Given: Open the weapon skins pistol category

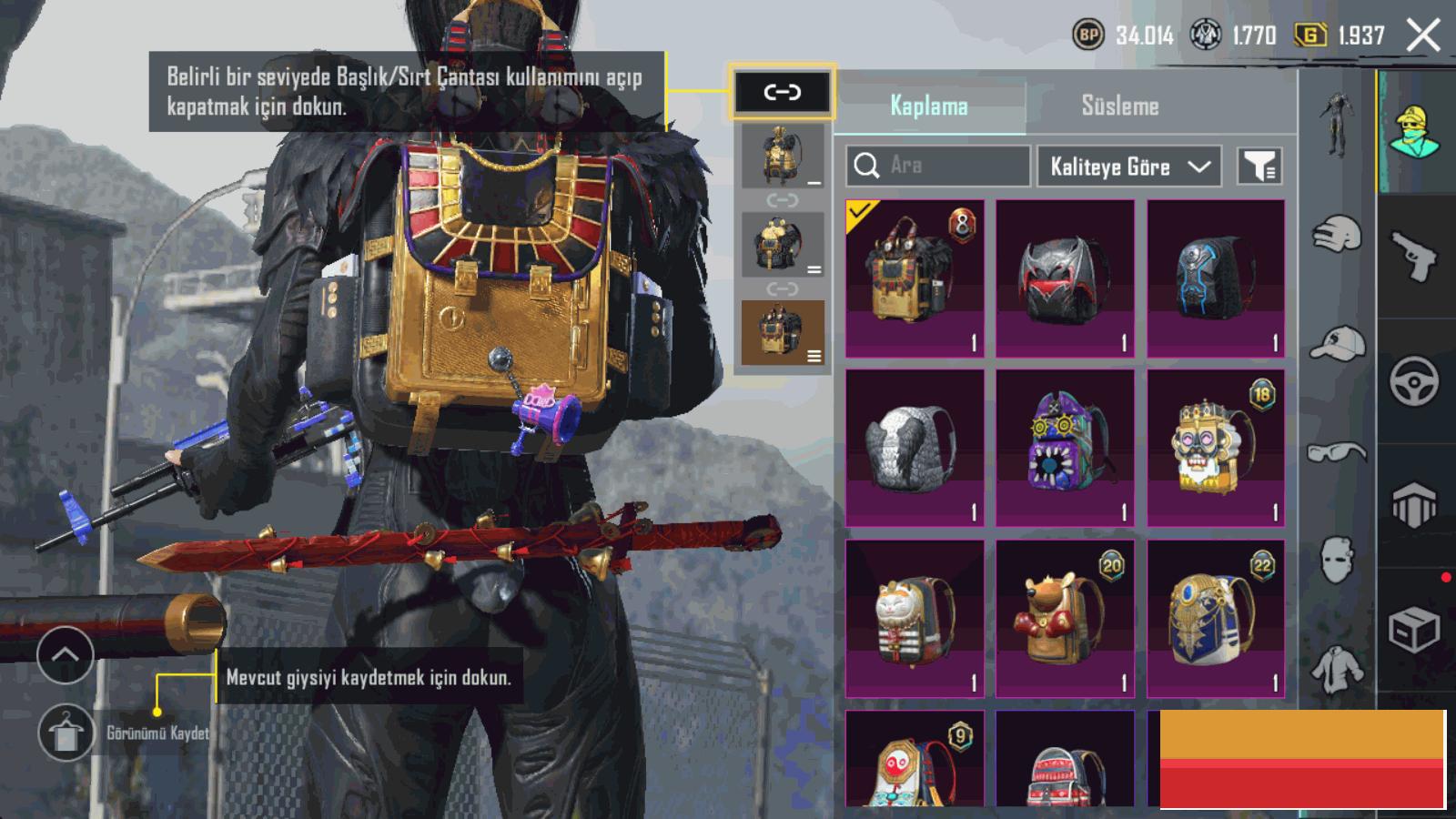Looking at the screenshot, I should coord(1415,257).
